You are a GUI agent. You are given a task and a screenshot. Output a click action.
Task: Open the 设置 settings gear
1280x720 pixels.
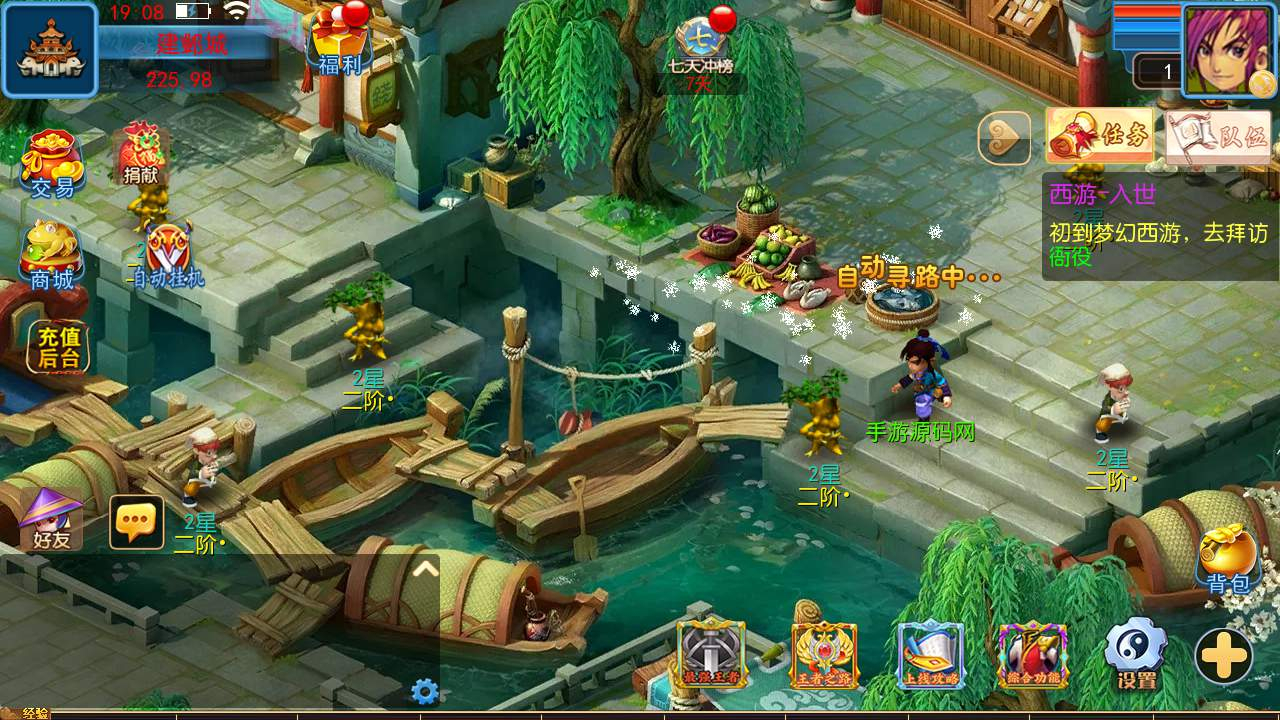click(1136, 653)
